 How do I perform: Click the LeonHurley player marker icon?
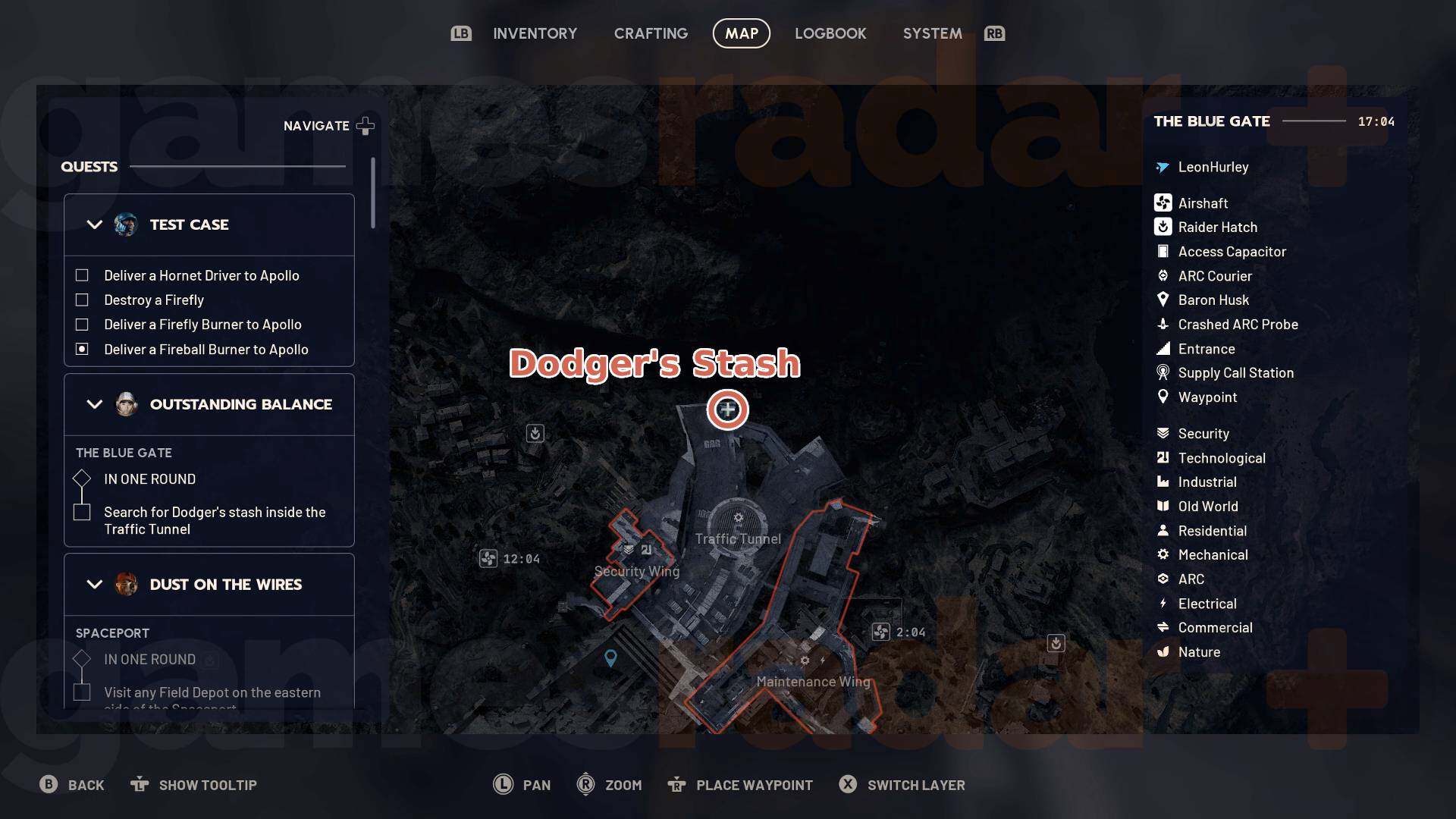[x=1162, y=167]
